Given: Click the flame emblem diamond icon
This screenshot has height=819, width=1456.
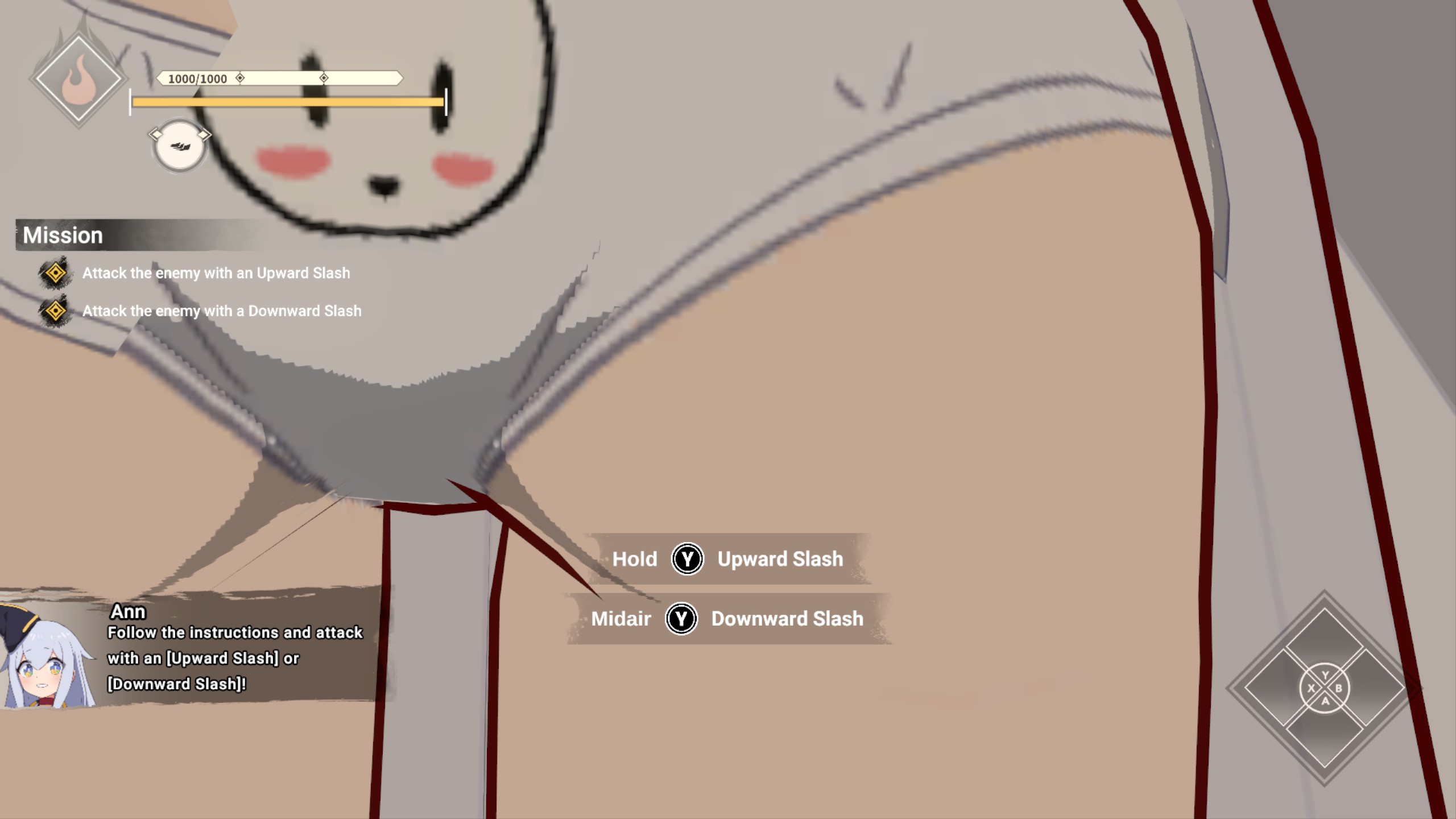Looking at the screenshot, I should coord(78,78).
